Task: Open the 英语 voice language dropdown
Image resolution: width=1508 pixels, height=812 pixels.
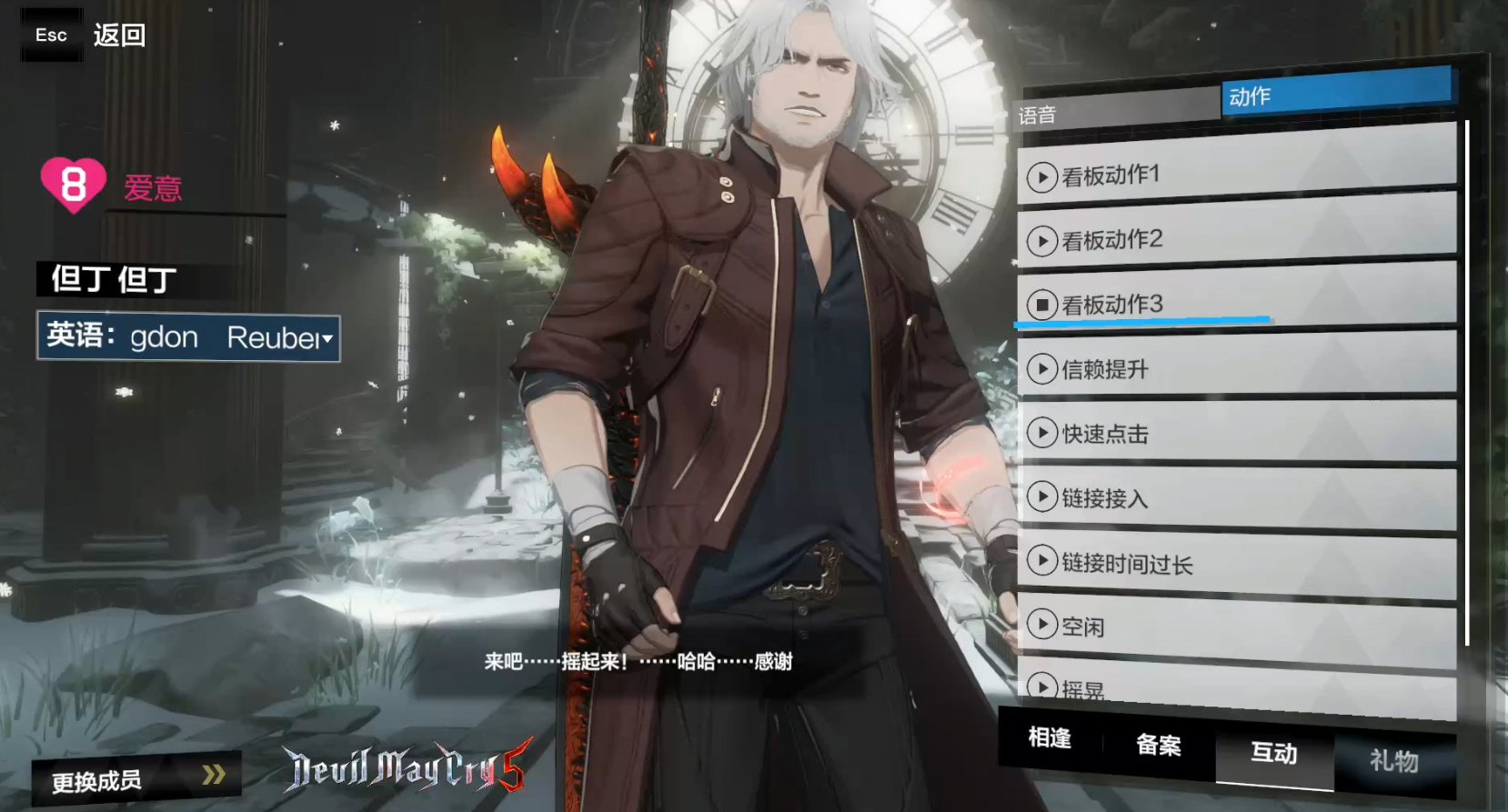Action: pyautogui.click(x=188, y=337)
